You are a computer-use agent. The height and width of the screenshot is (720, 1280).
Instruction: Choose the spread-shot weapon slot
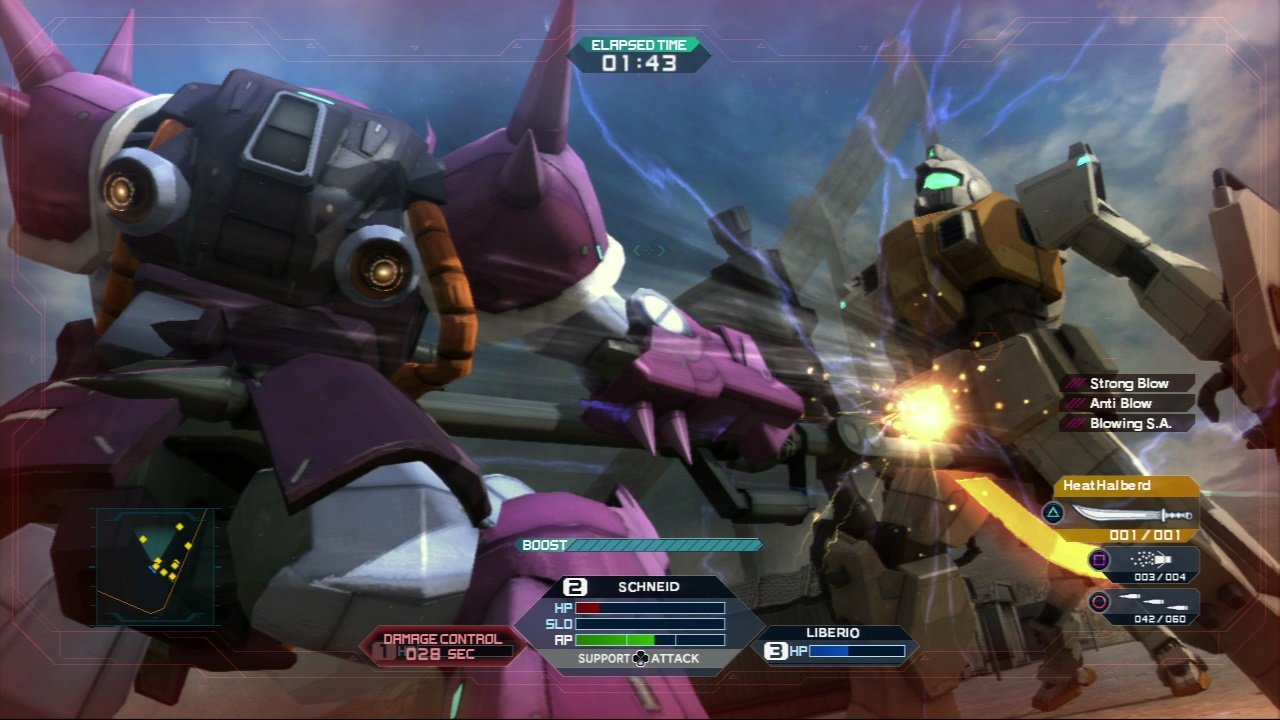1143,564
